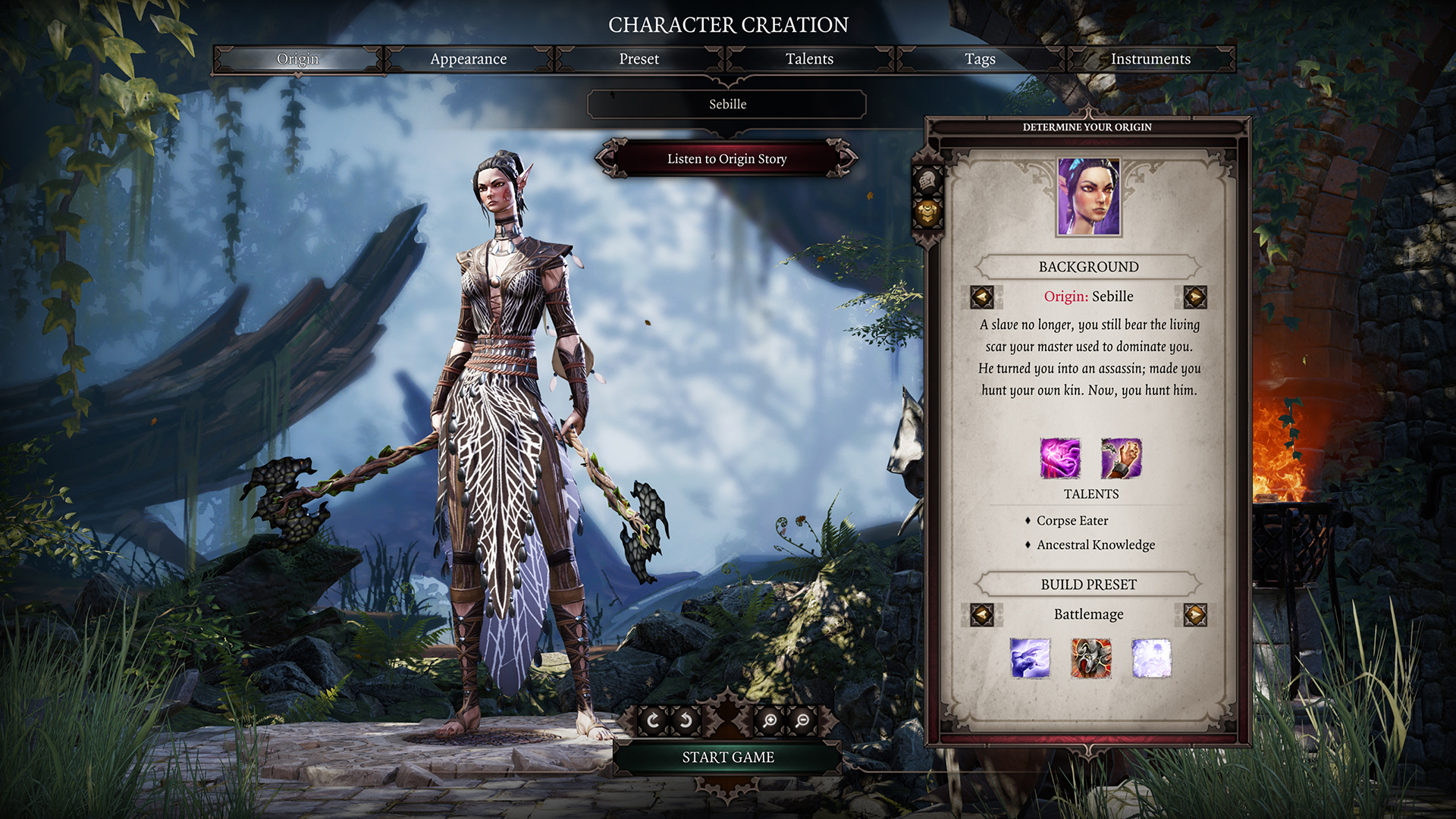Zoom out from the character model
The width and height of the screenshot is (1456, 819).
(802, 720)
